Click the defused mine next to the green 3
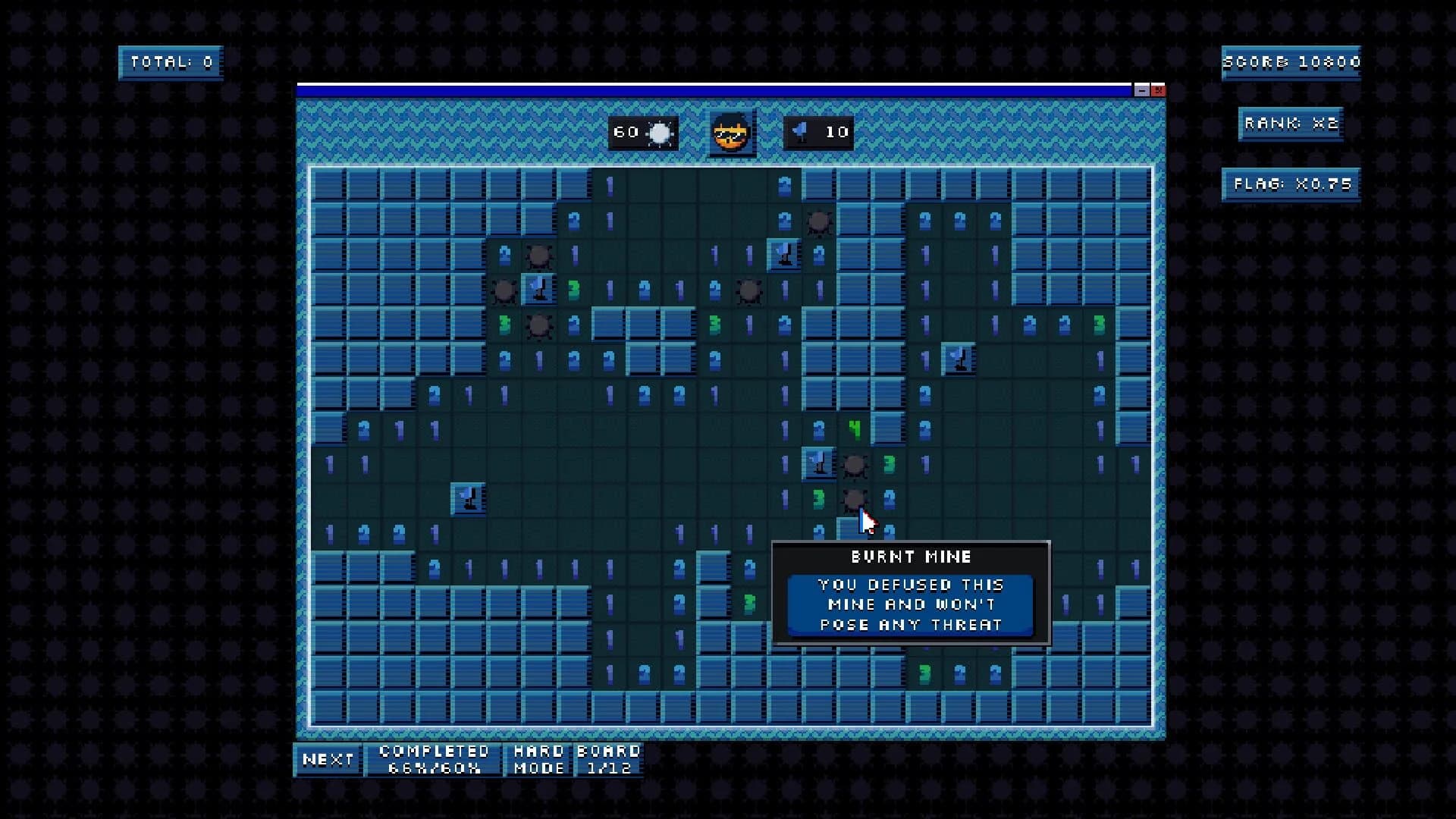 click(855, 463)
